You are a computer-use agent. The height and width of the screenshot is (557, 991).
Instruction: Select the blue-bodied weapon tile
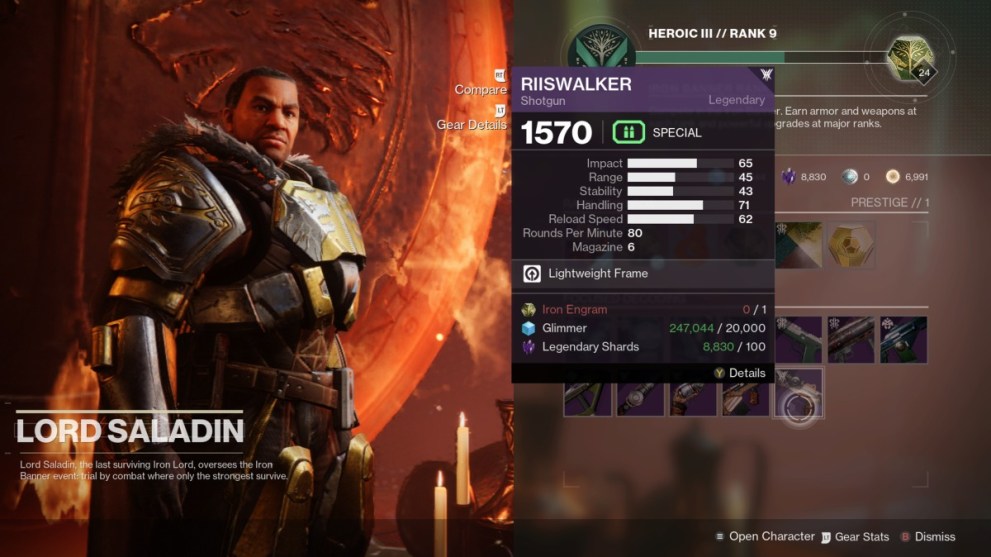[903, 340]
